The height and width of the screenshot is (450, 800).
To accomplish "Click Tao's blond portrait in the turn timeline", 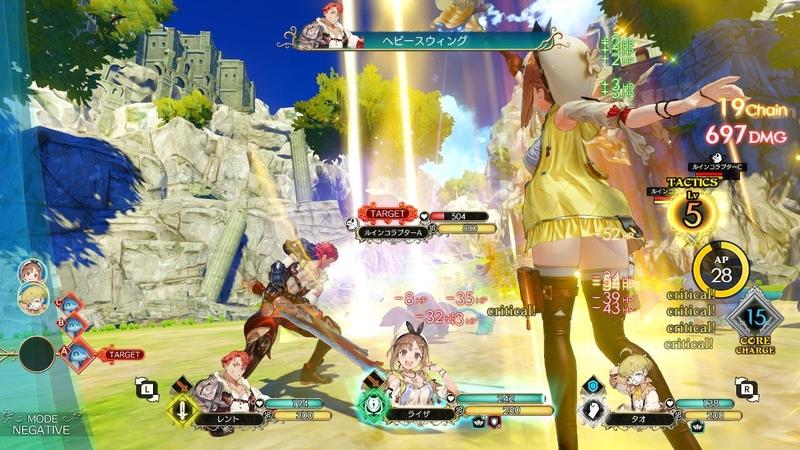I will [32, 295].
